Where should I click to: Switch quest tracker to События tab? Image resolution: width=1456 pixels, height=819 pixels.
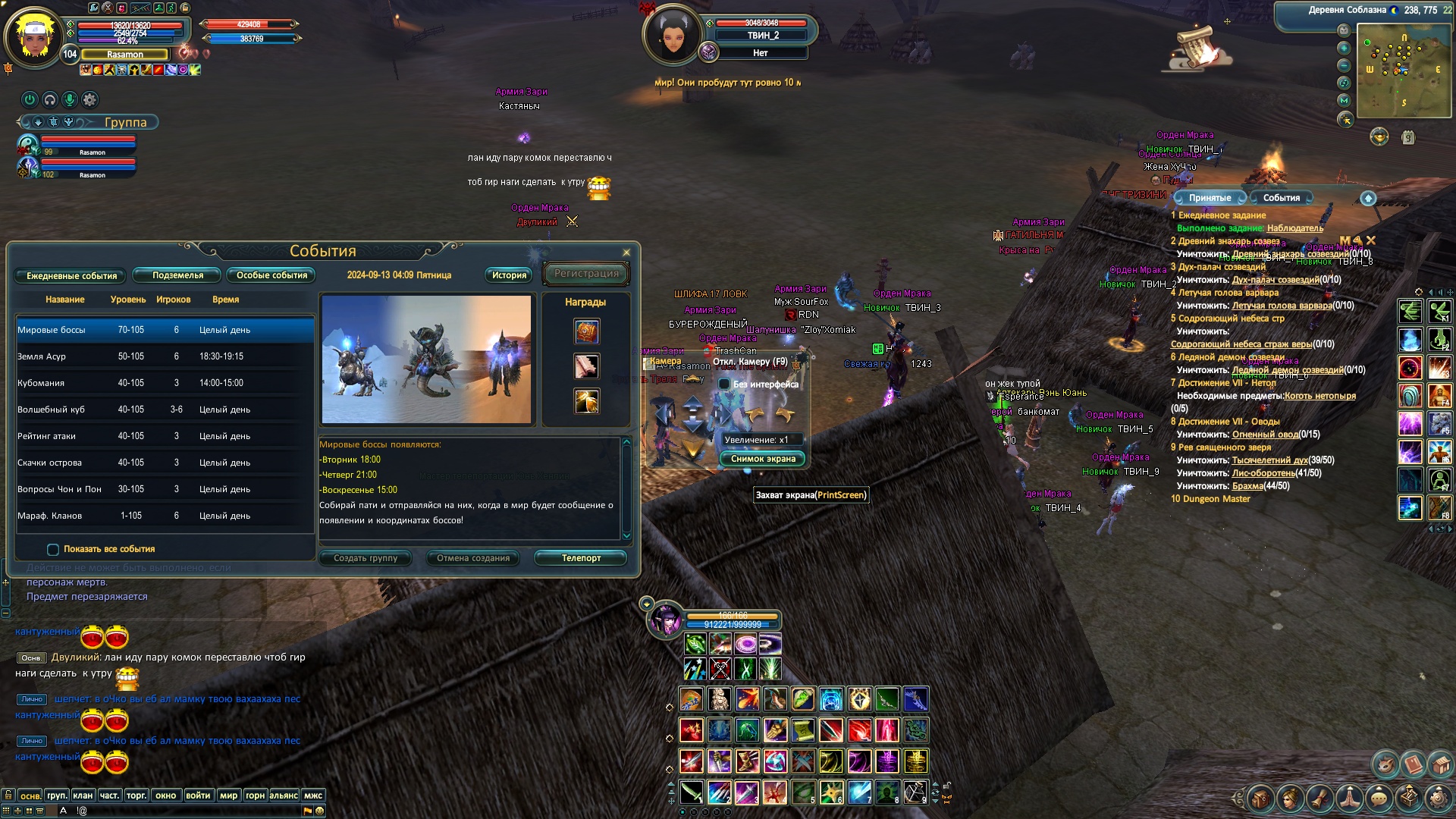pyautogui.click(x=1281, y=198)
